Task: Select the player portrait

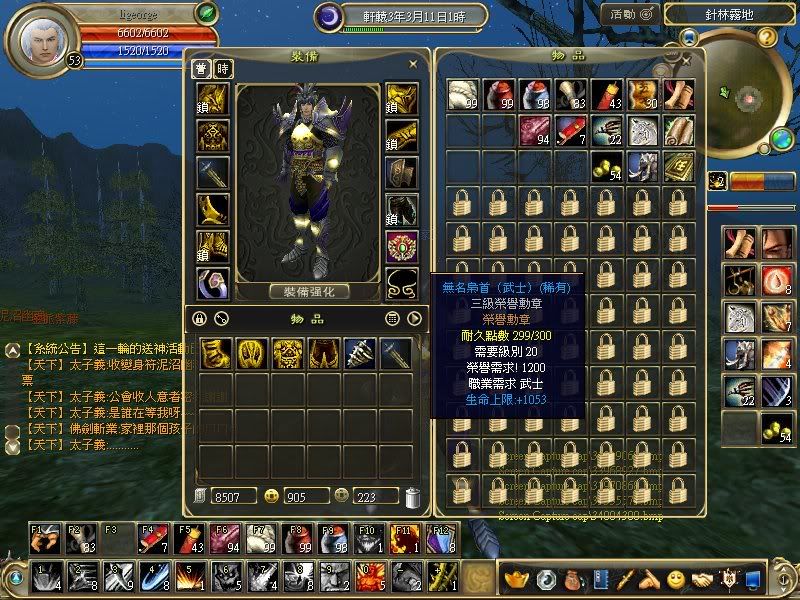Action: tap(40, 35)
